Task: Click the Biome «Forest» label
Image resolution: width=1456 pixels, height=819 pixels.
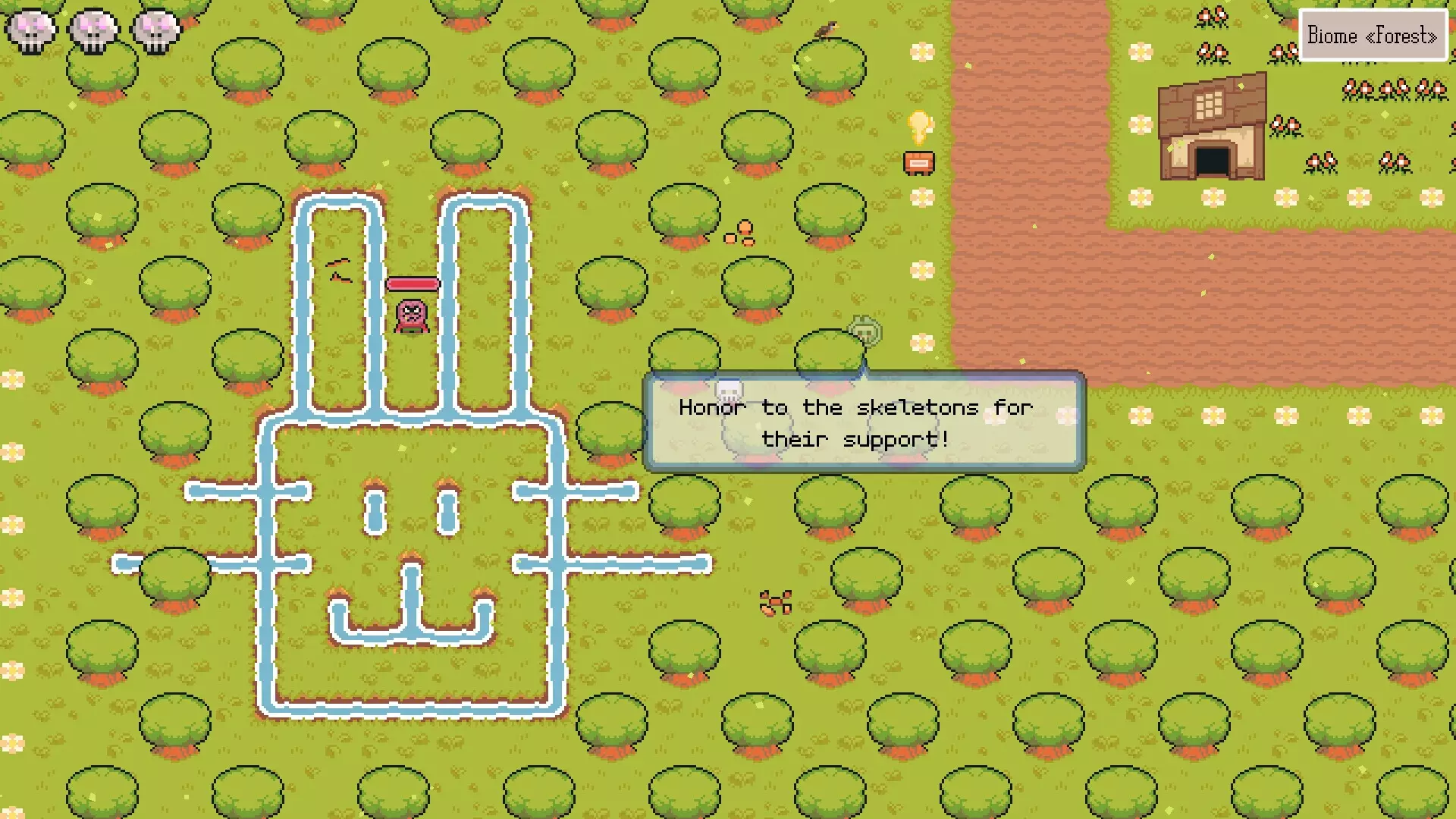Action: tap(1372, 36)
